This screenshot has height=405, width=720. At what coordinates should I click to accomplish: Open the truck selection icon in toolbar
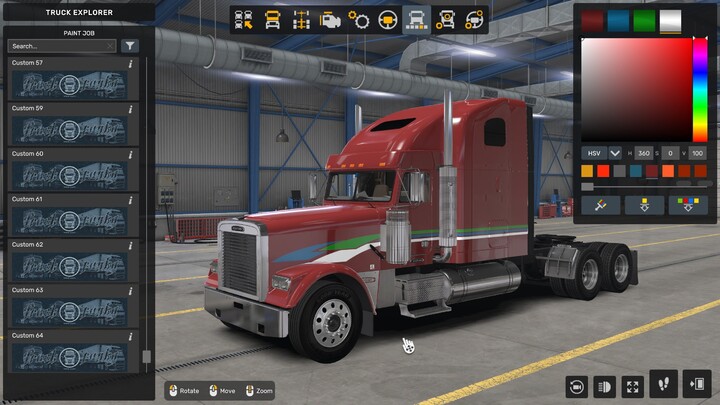point(243,19)
